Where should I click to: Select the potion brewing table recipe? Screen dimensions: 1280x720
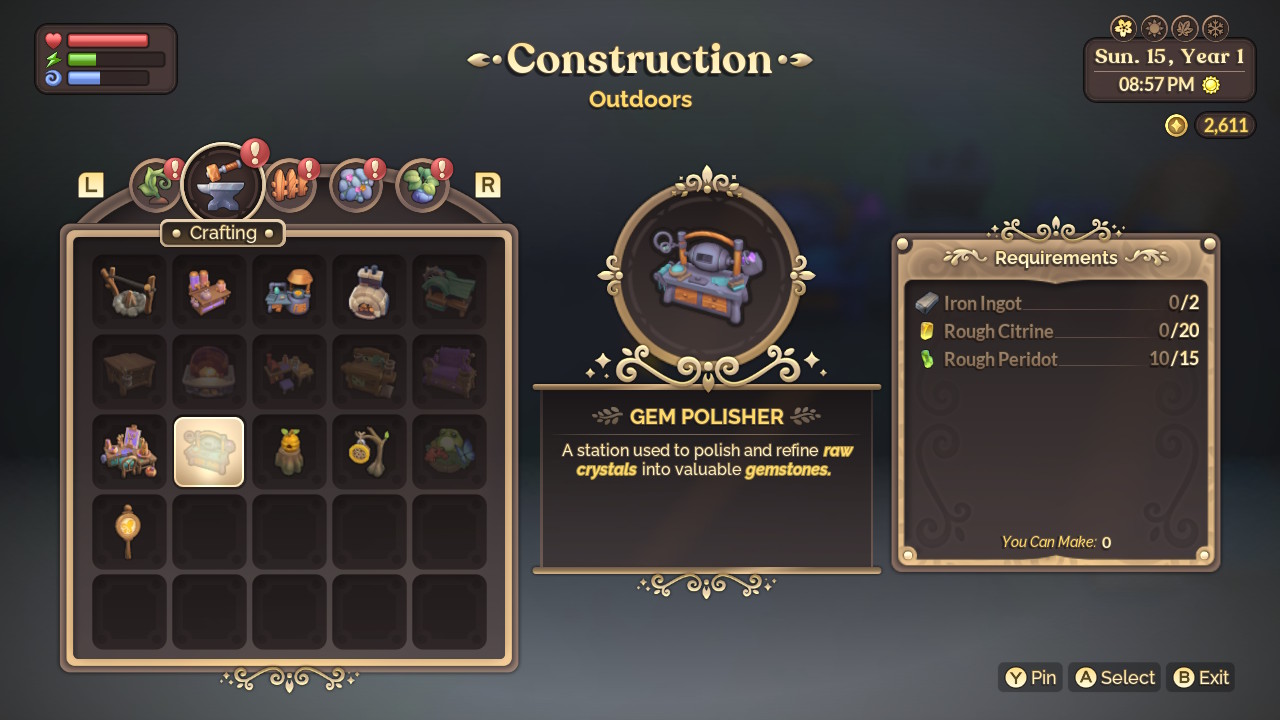pos(209,290)
